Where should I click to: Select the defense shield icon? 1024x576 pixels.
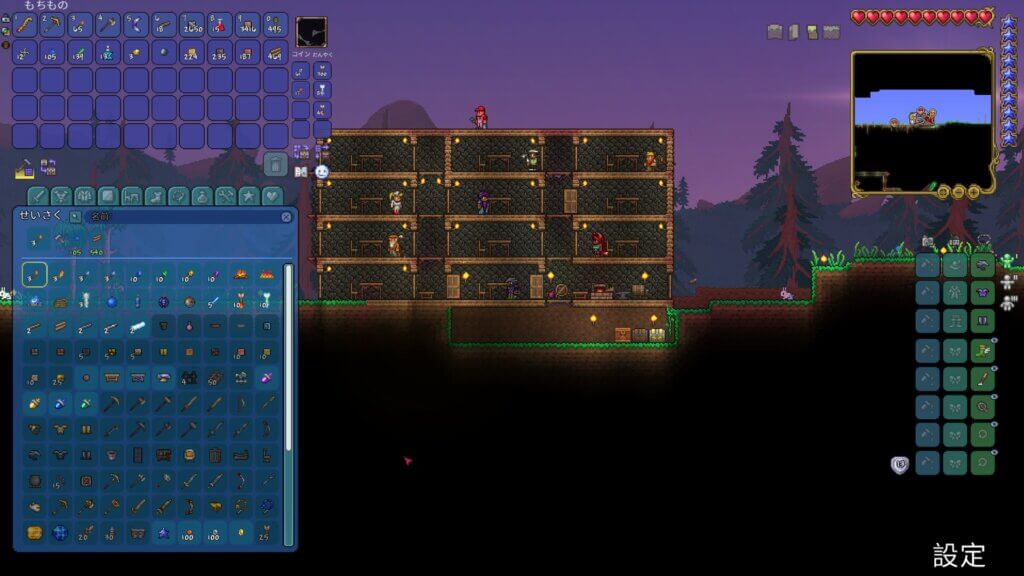coord(899,464)
